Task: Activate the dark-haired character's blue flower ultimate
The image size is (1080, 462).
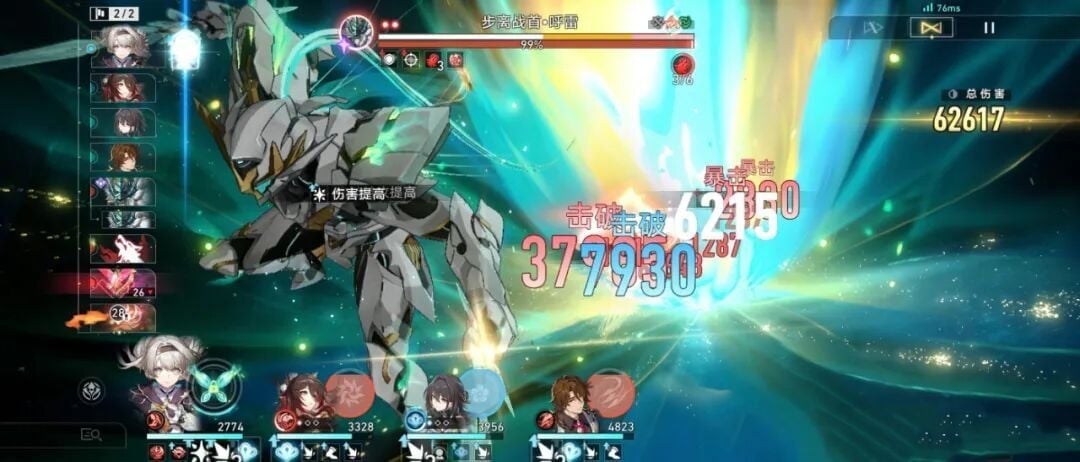Action: click(x=481, y=392)
